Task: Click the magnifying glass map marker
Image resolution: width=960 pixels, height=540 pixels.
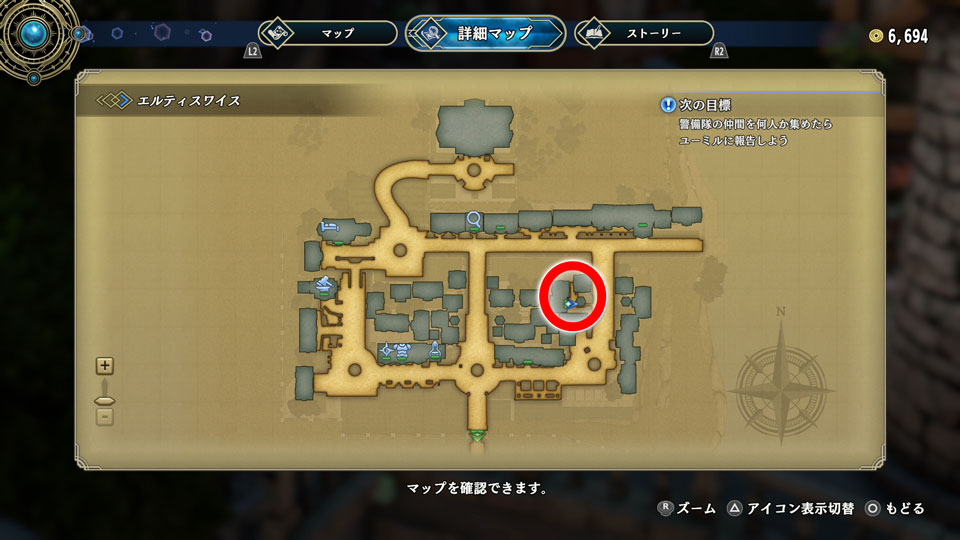Action: tap(473, 218)
